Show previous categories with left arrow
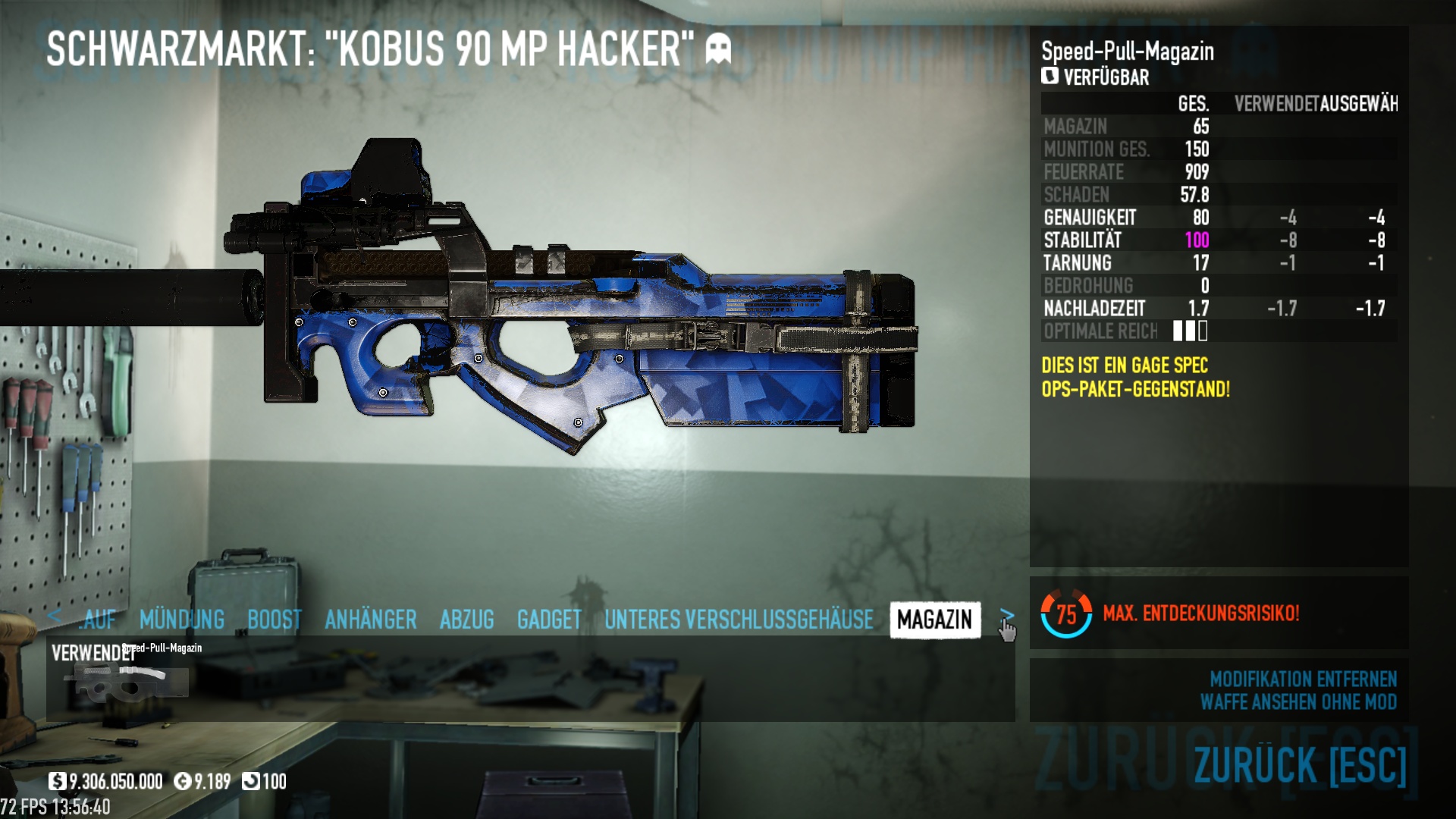The image size is (1456, 819). tap(54, 615)
